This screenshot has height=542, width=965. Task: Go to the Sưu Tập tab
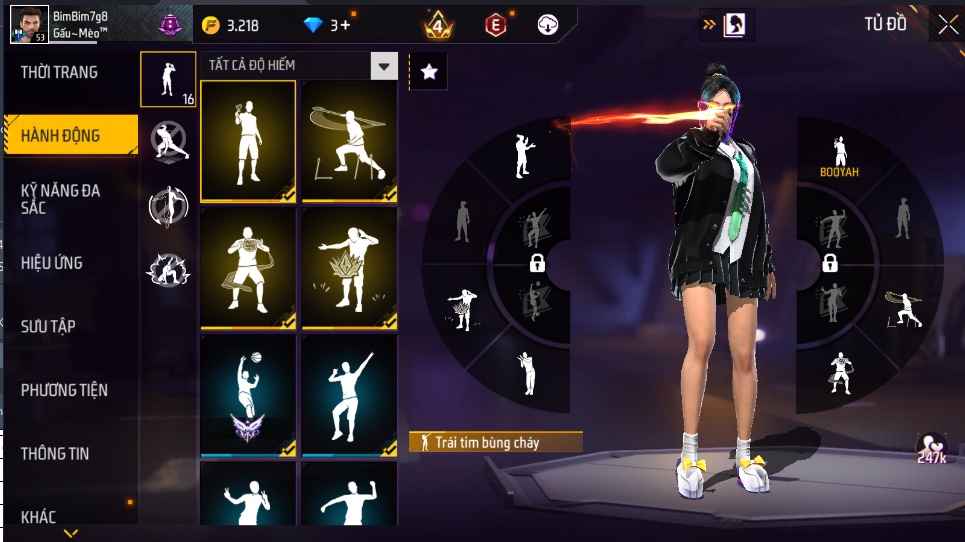coord(49,326)
